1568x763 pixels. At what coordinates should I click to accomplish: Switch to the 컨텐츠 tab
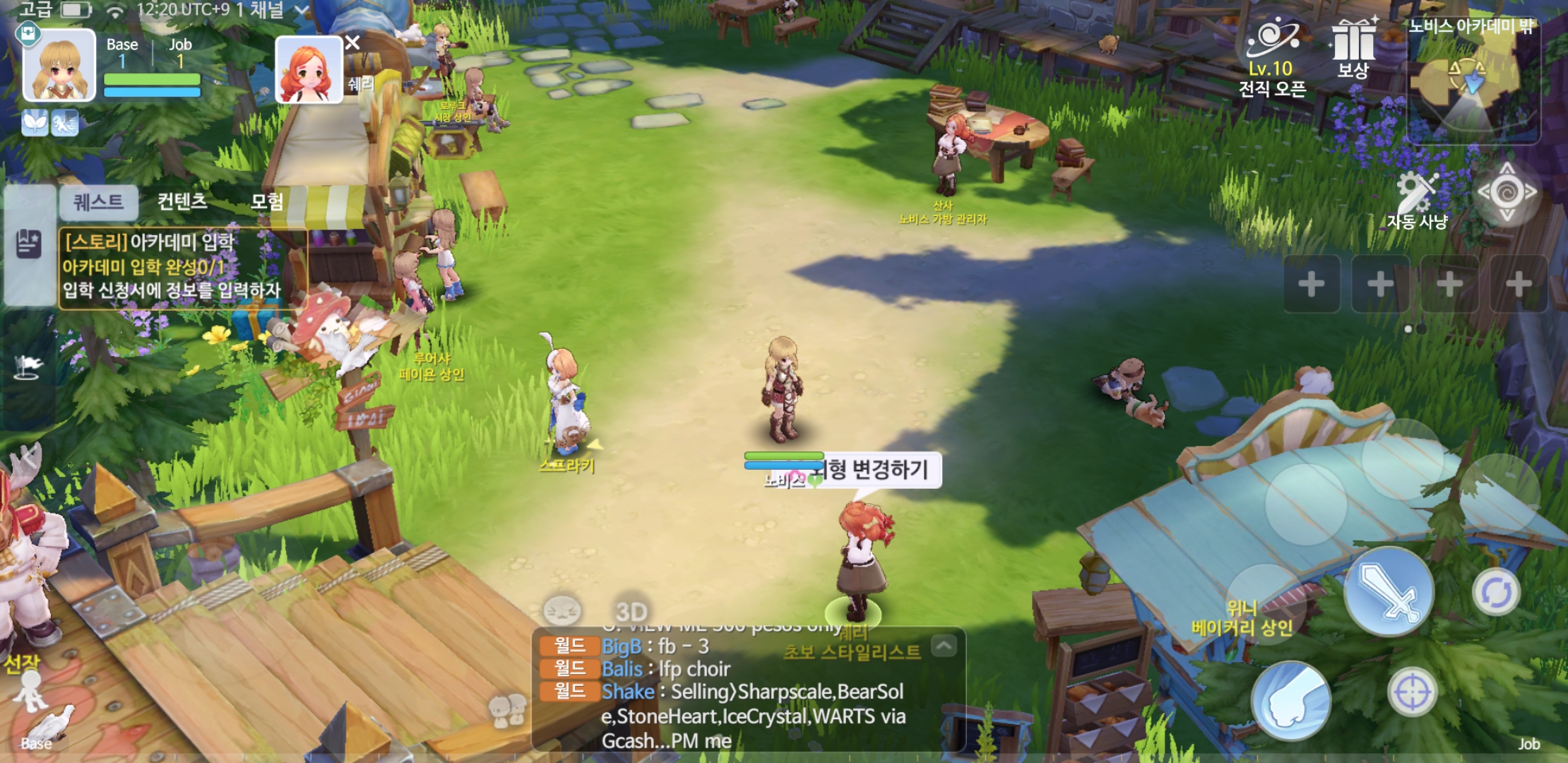(x=182, y=202)
